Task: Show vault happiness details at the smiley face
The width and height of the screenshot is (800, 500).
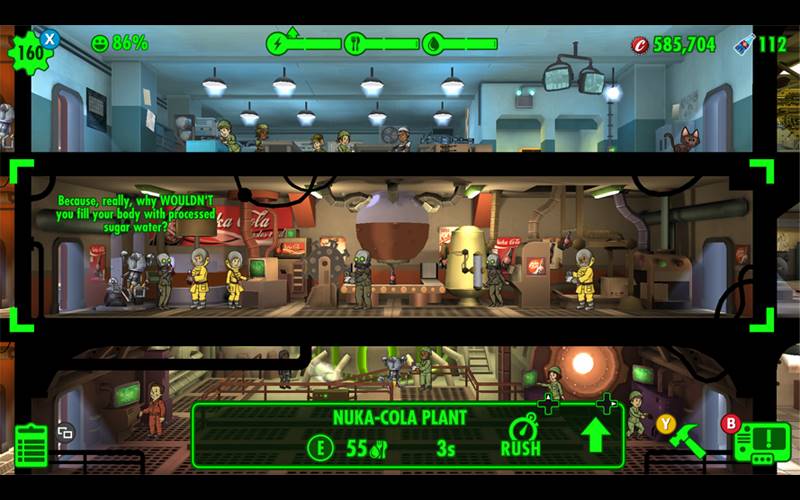Action: (x=100, y=43)
